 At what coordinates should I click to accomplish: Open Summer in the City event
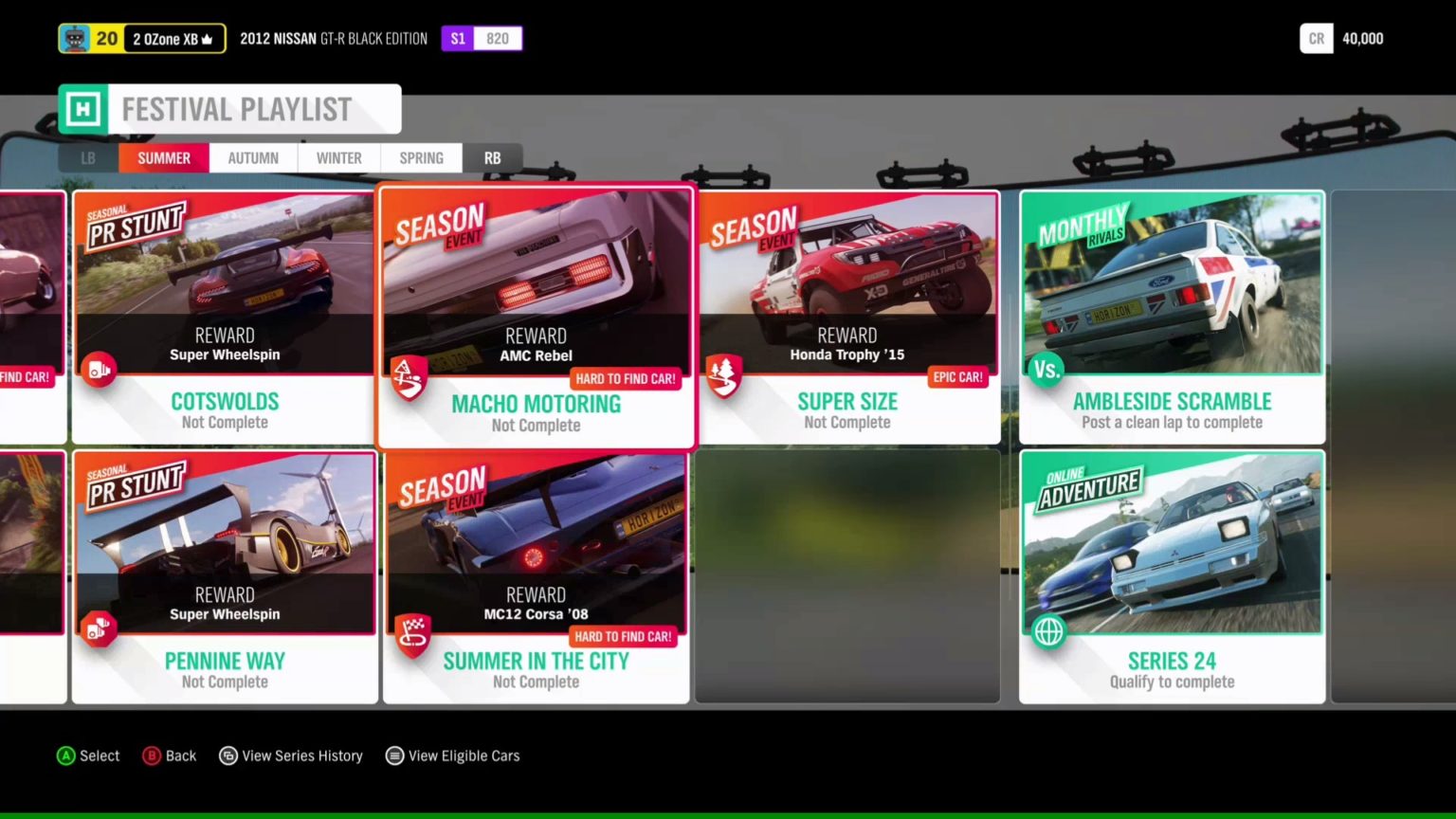[x=536, y=576]
